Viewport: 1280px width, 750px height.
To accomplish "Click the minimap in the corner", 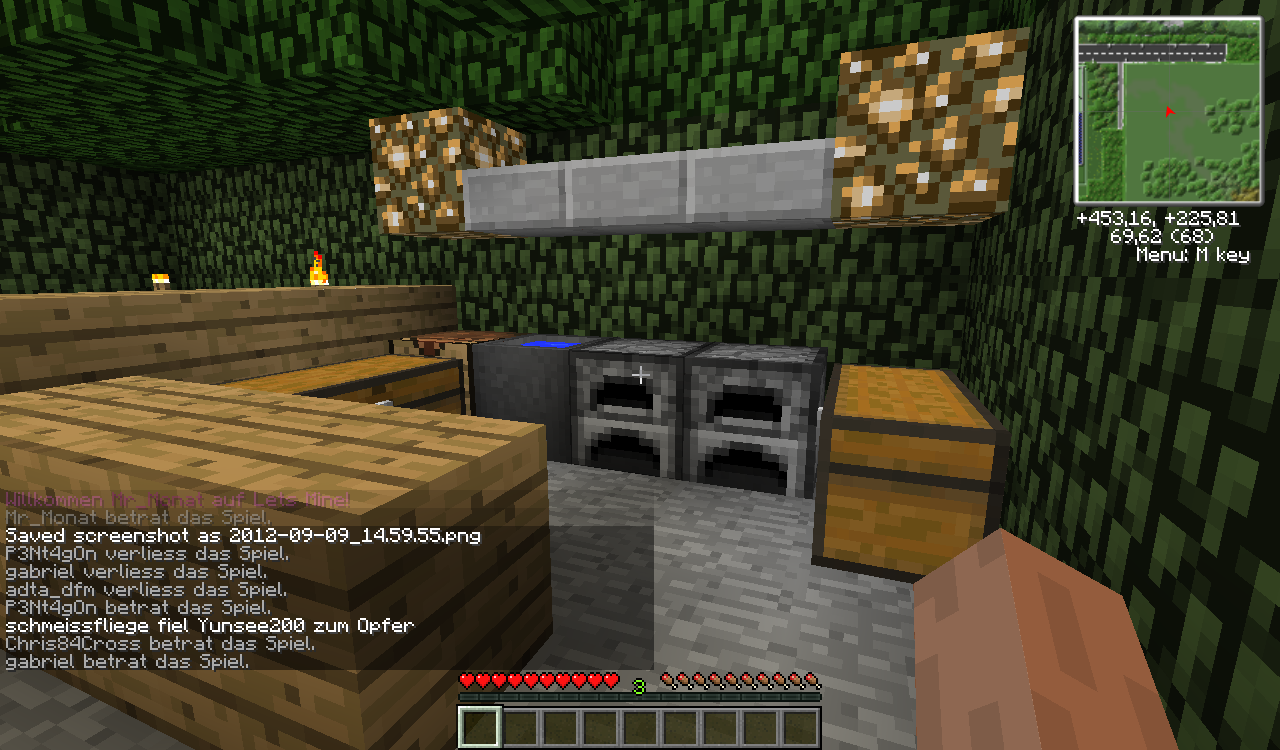I will tap(1167, 110).
